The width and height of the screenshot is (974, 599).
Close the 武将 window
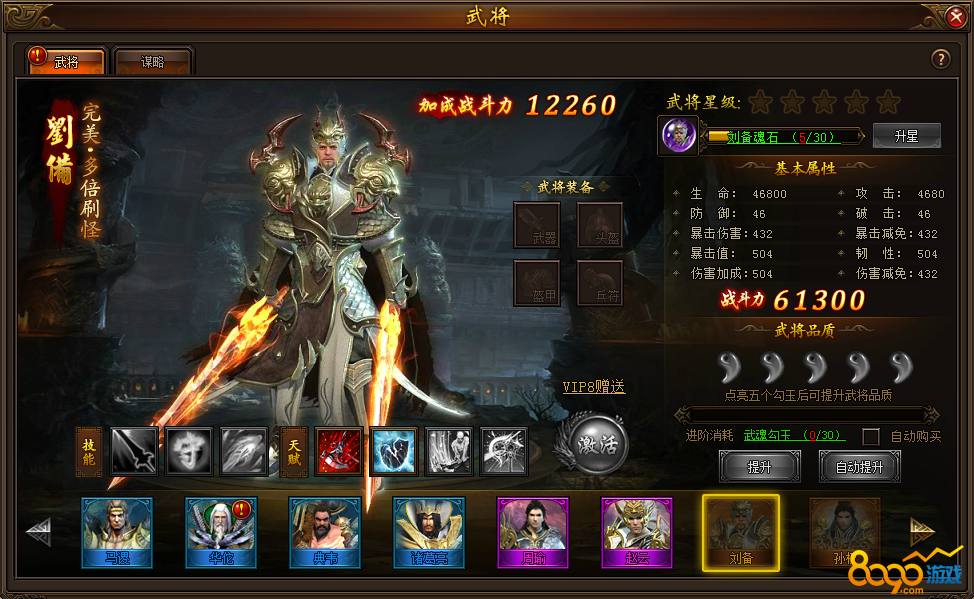955,17
